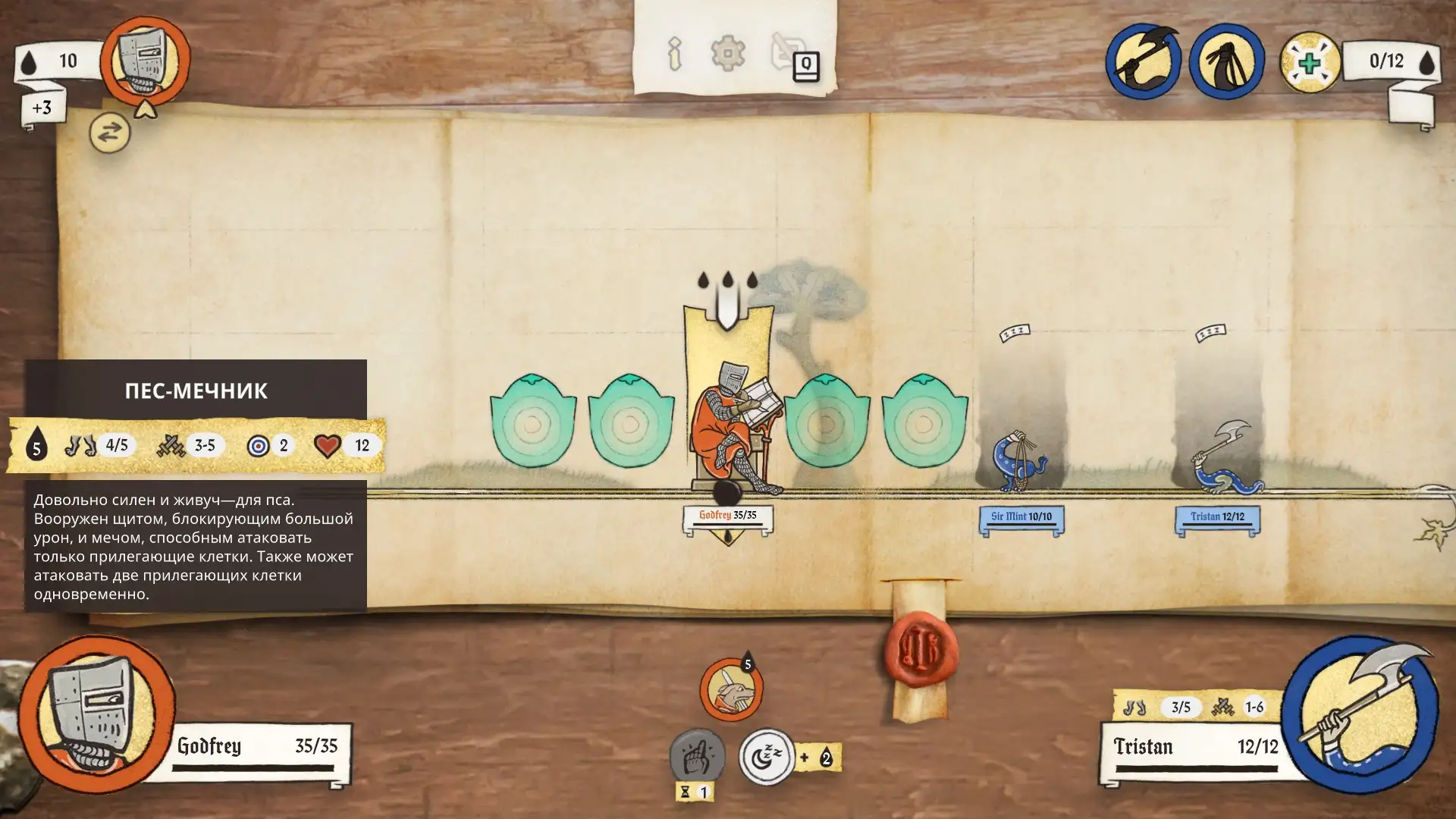Screen dimensions: 1456x819
Task: Activate the pointing hand action
Action: coord(696,756)
